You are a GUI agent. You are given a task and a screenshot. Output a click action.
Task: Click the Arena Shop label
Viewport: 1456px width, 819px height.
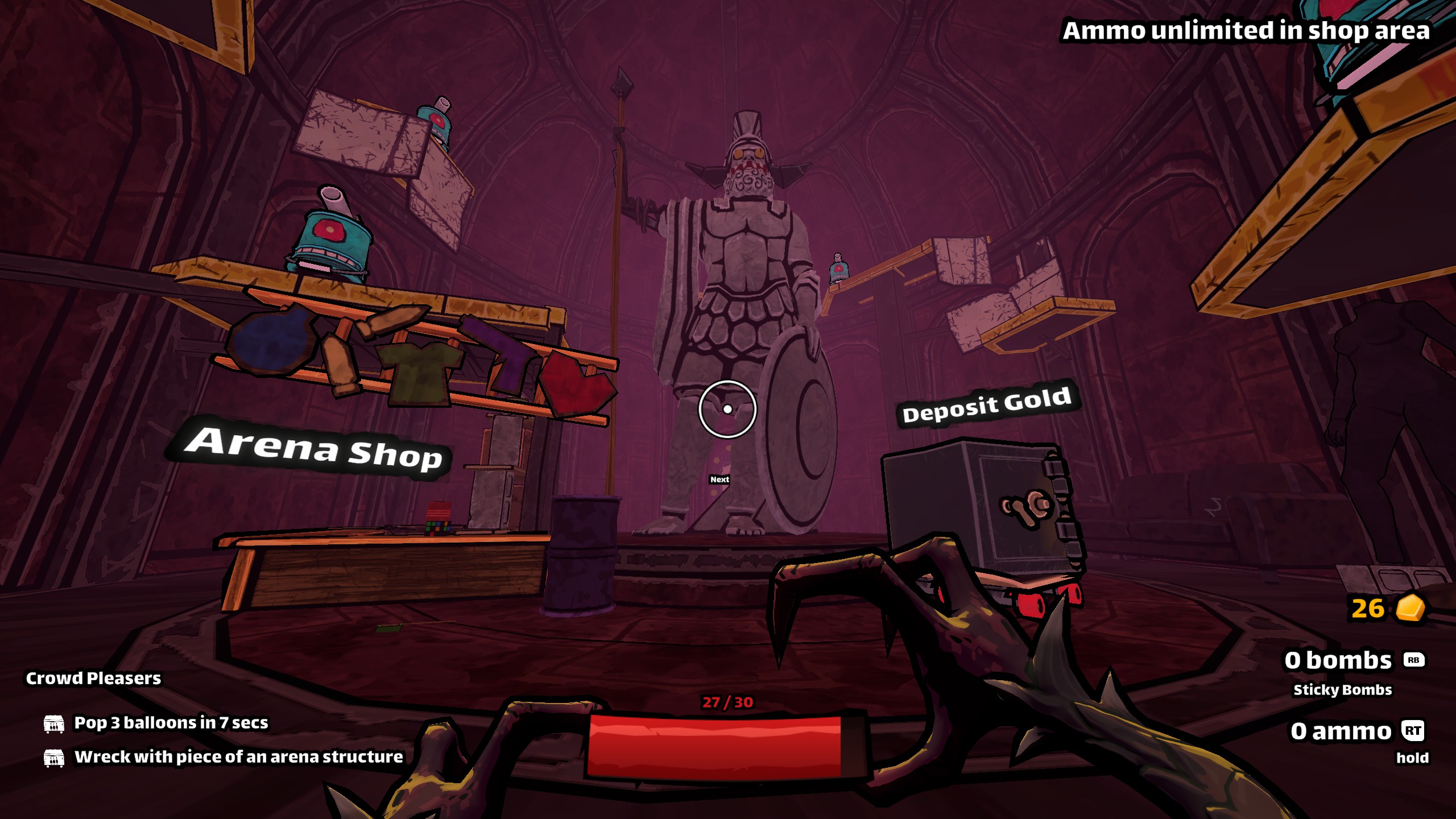(x=313, y=449)
